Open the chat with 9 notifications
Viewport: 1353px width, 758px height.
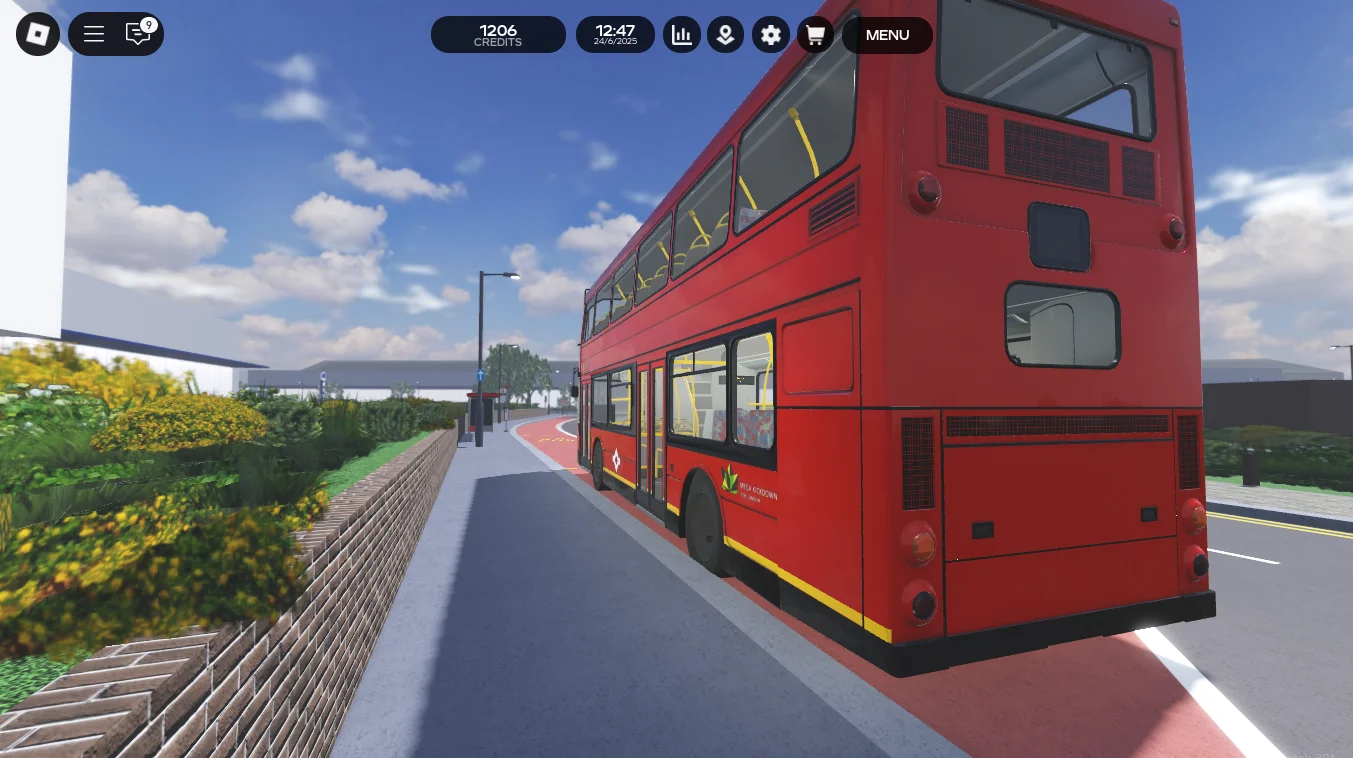[x=139, y=34]
